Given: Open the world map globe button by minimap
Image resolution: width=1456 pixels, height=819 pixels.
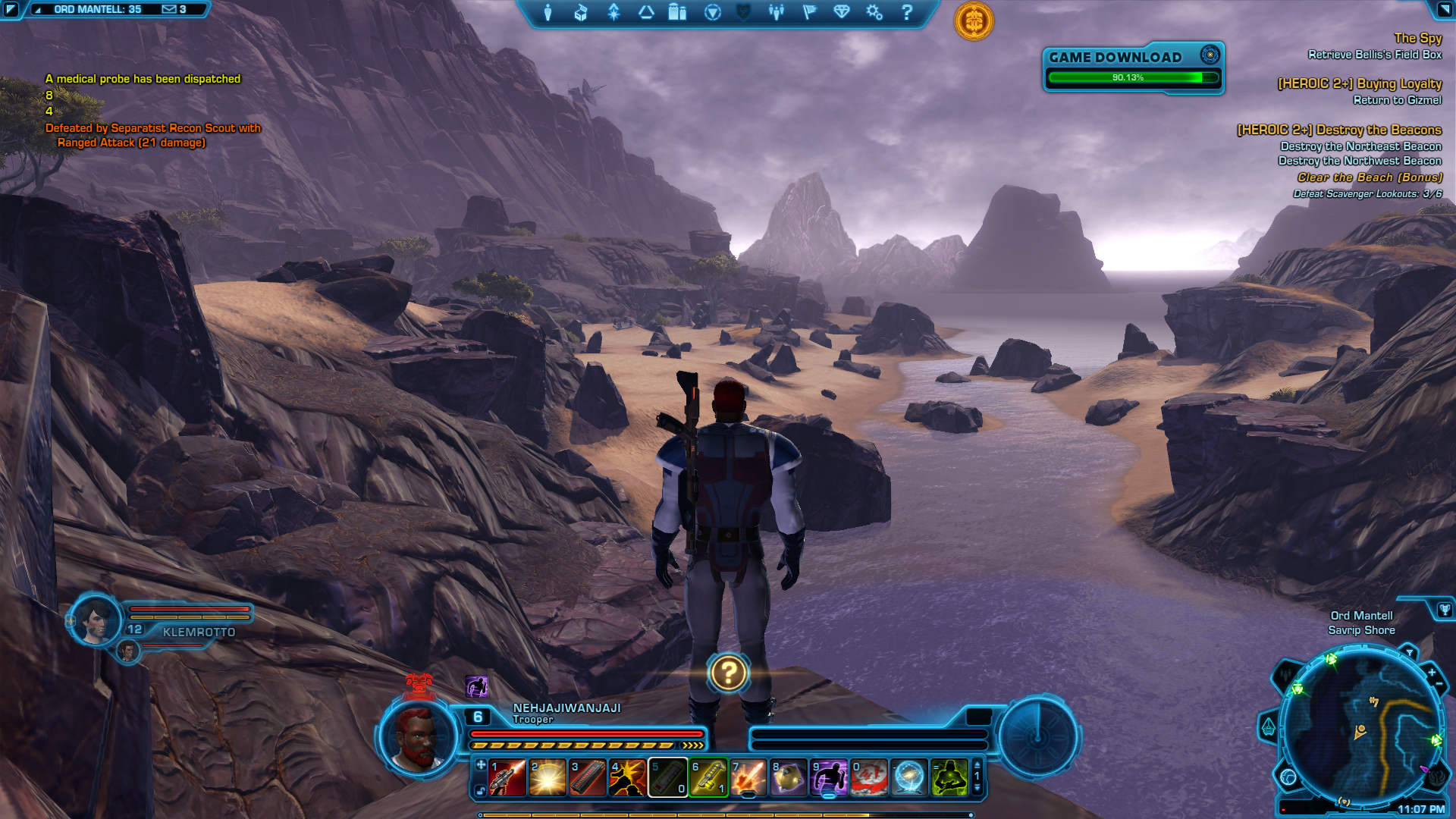Looking at the screenshot, I should pos(1288,777).
